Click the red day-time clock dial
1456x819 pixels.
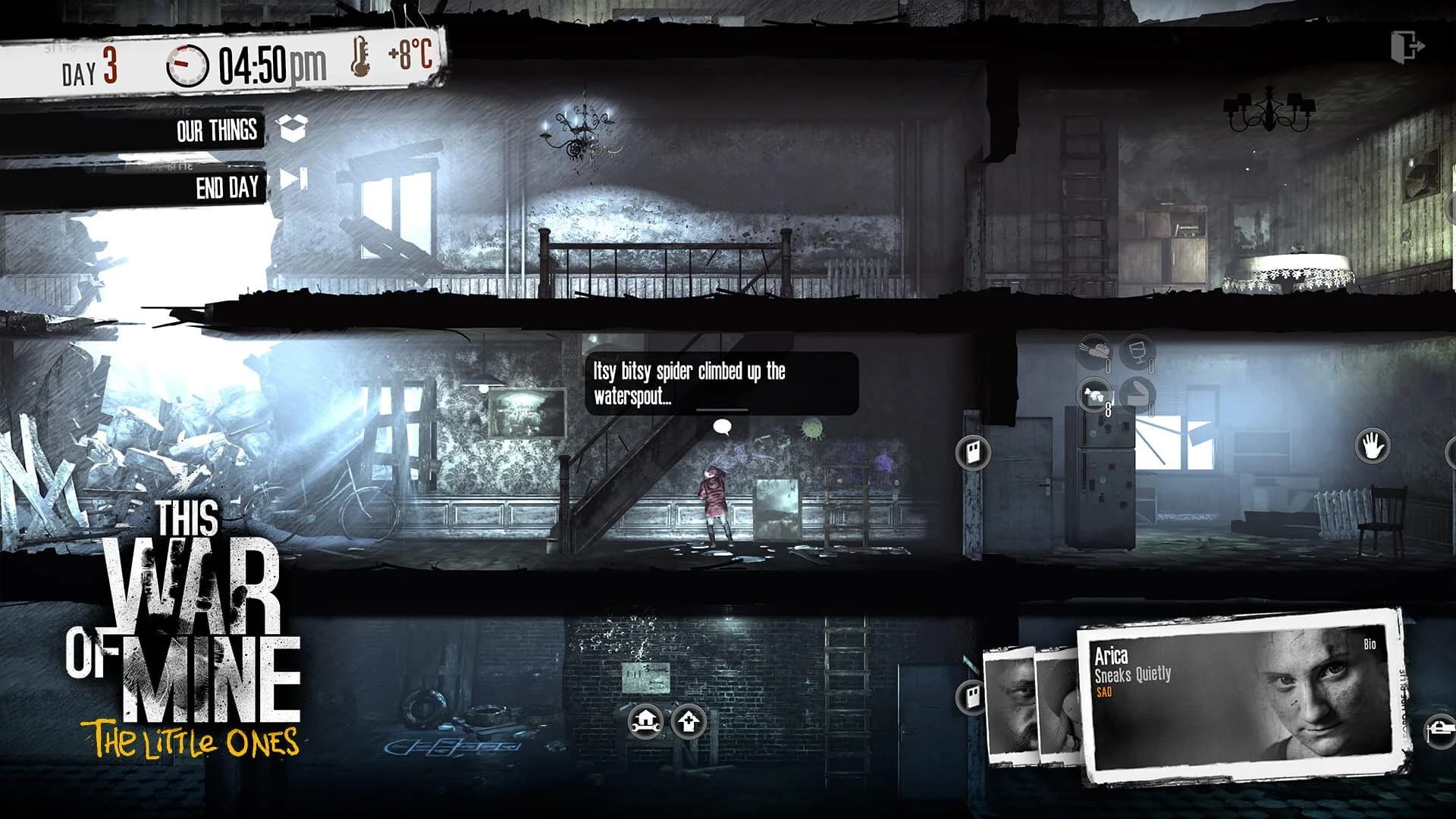click(x=186, y=64)
